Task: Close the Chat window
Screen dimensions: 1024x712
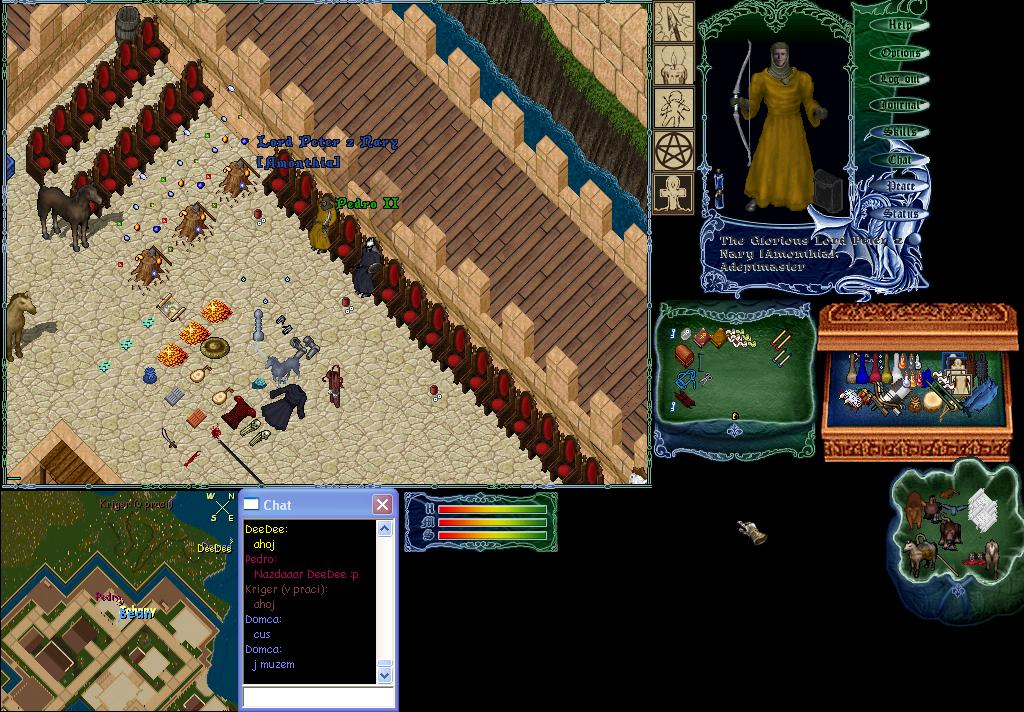Action: 382,505
